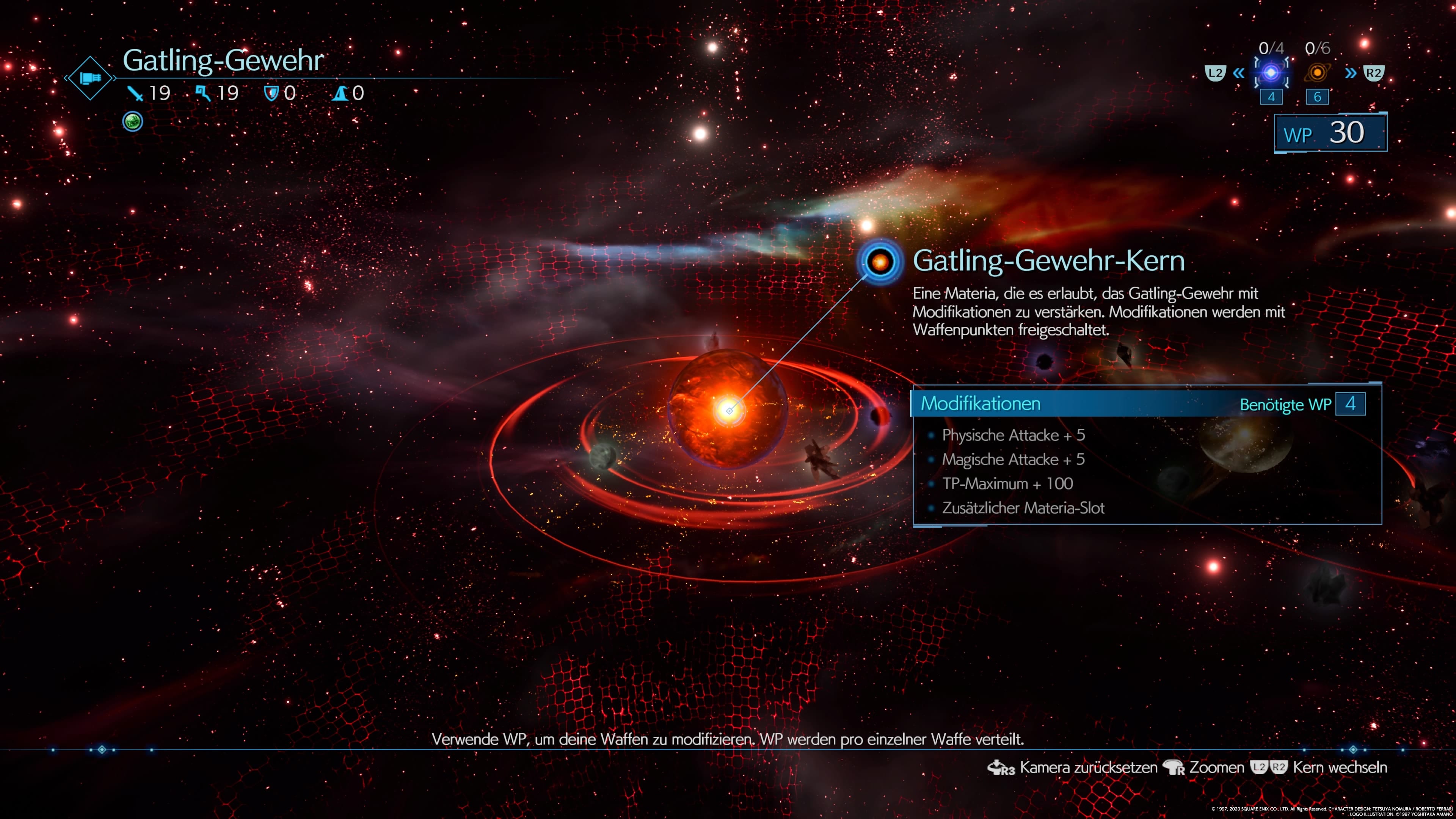Select the Zusätzlicher Materia-Slot modification
This screenshot has width=1456, height=819.
1023,508
